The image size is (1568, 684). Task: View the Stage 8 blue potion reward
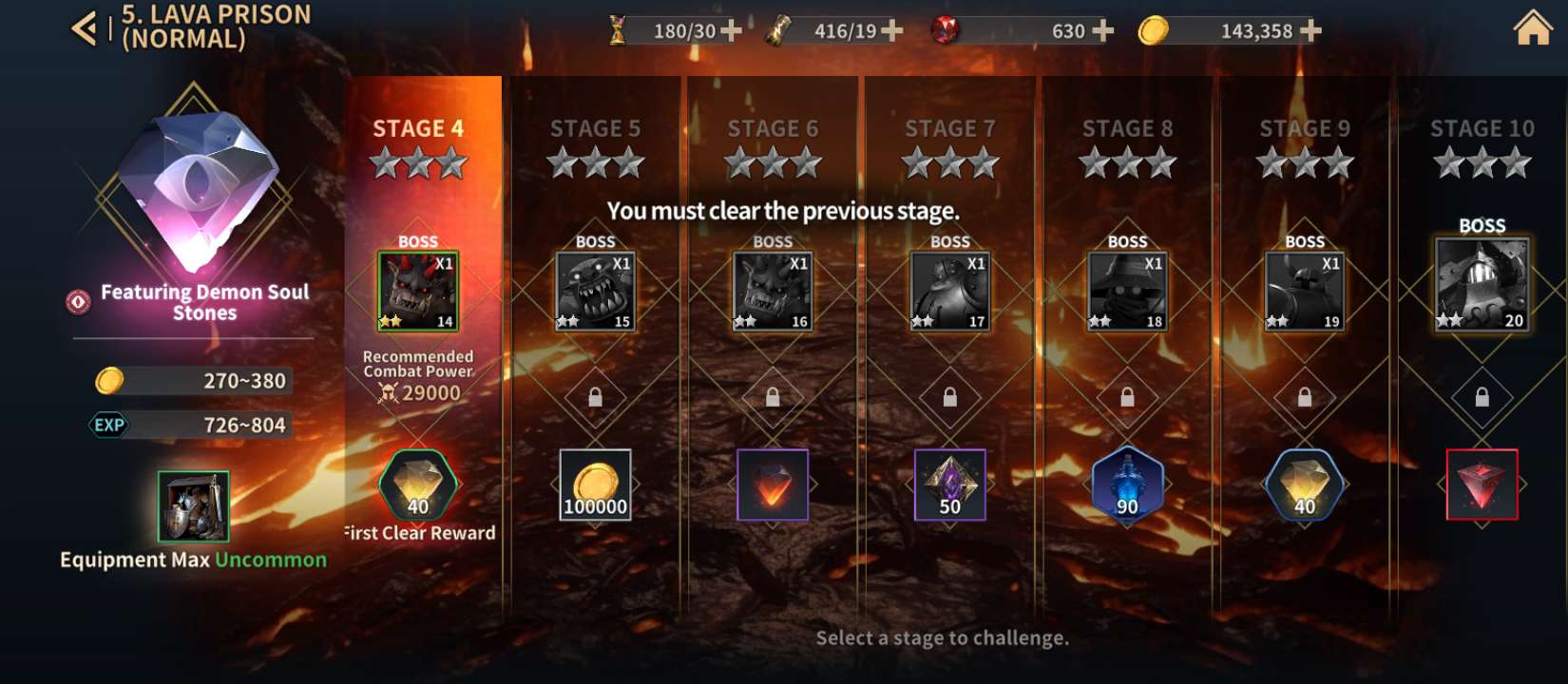coord(1127,485)
